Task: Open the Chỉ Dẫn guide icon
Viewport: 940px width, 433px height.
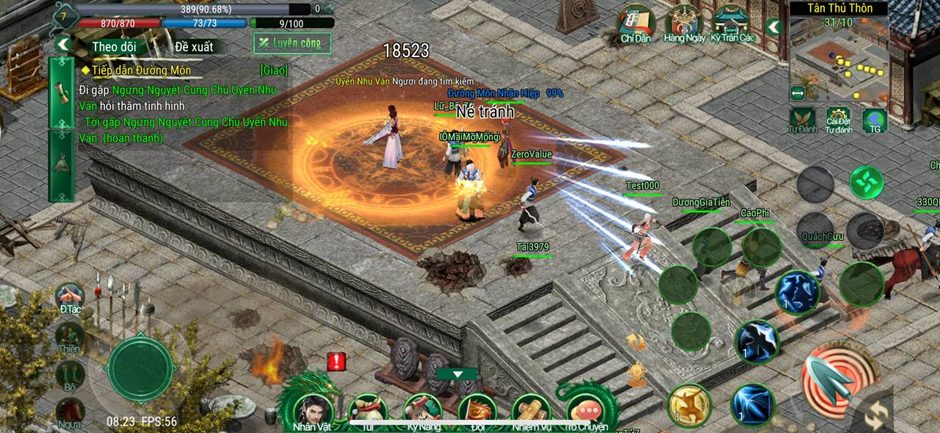Action: pyautogui.click(x=635, y=24)
